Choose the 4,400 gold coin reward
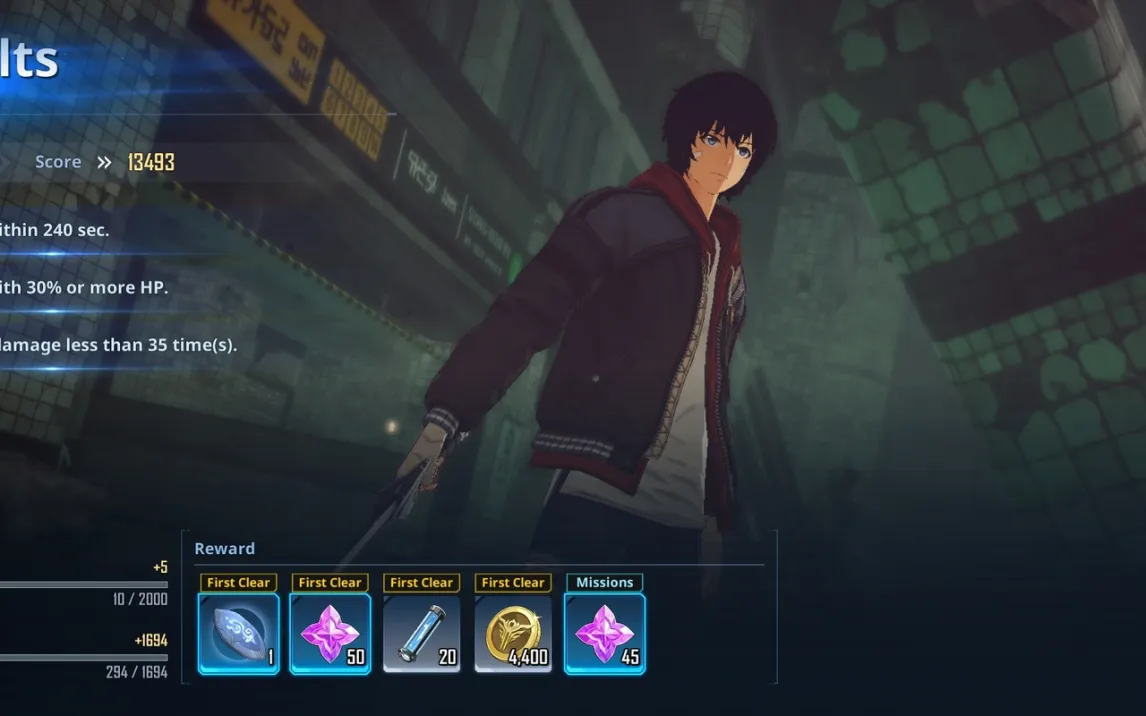Viewport: 1146px width, 716px height. tap(513, 634)
